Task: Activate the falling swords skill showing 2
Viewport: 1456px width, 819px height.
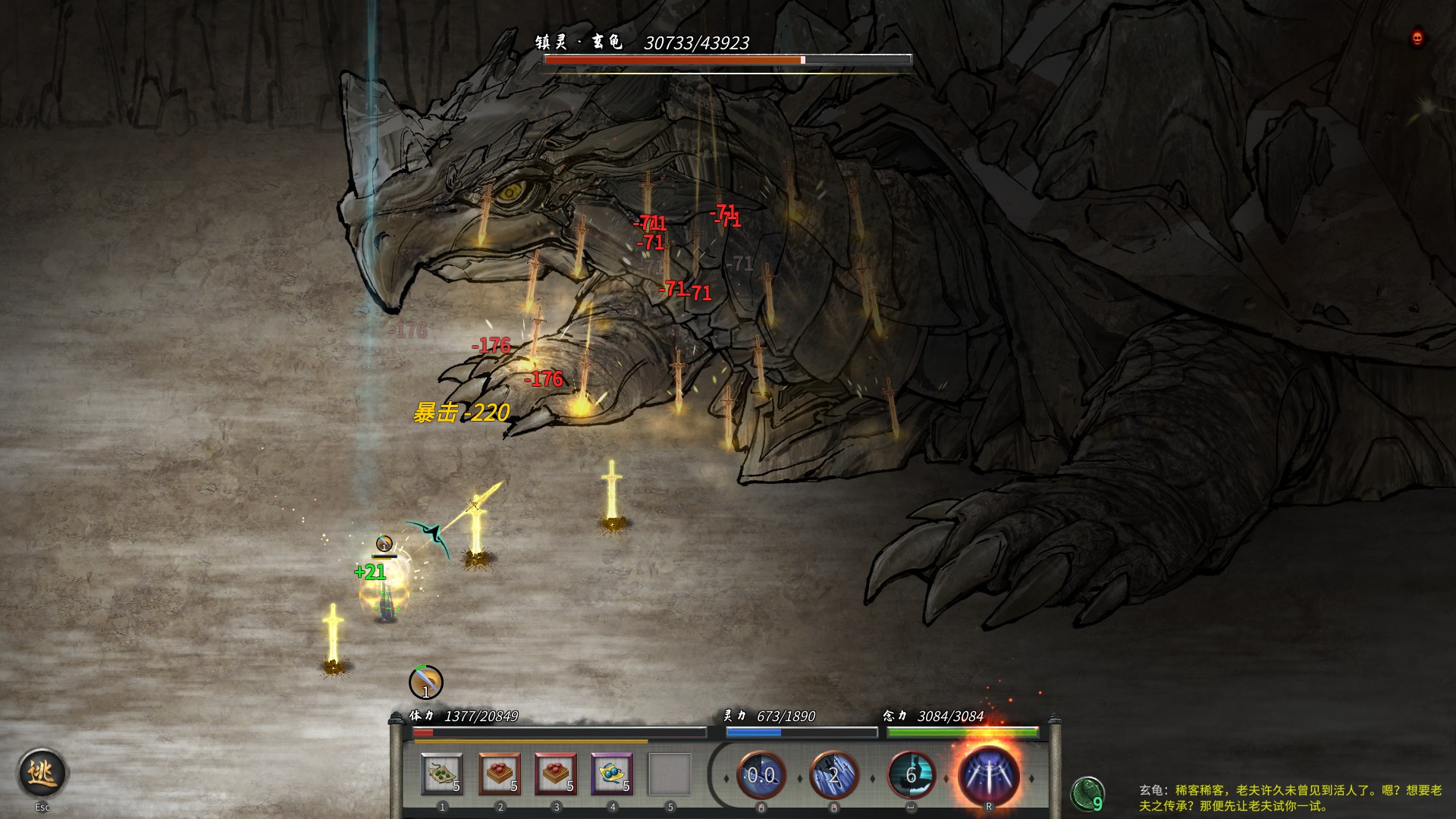Action: tap(833, 775)
